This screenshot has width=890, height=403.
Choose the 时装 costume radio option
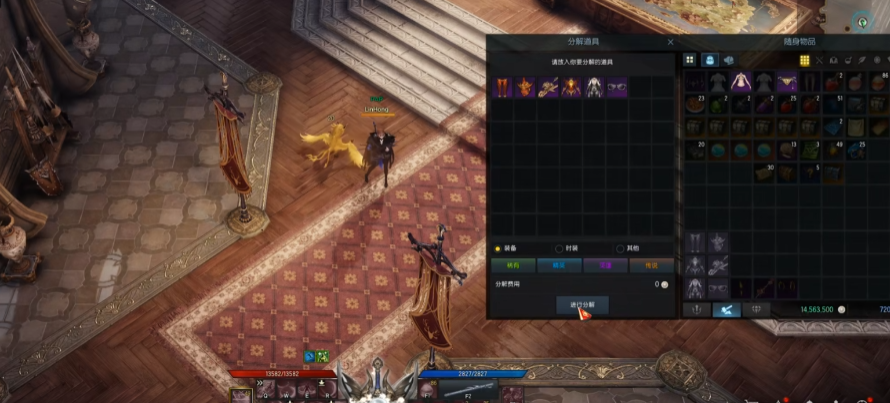559,248
